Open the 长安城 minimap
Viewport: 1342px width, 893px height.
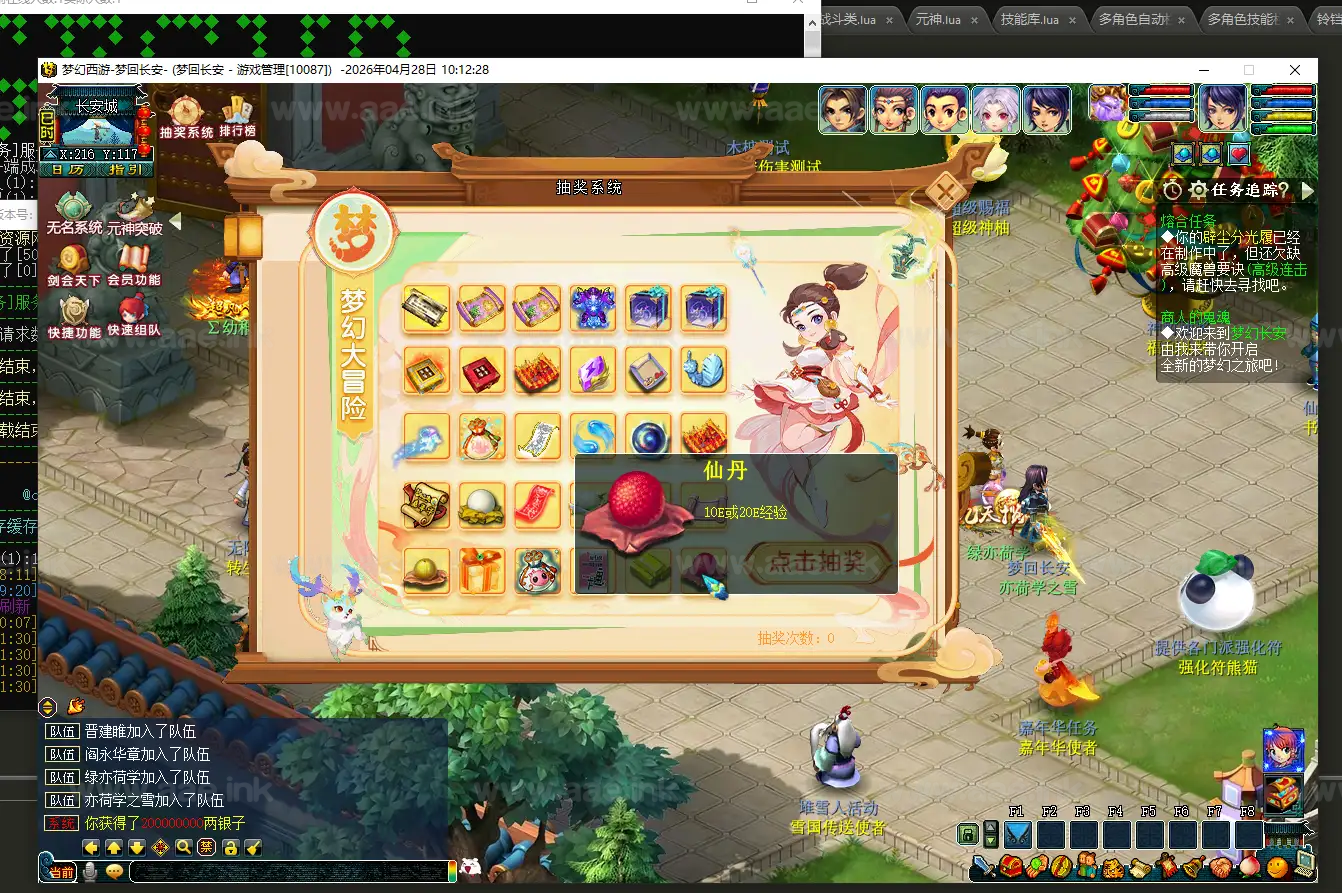[96, 127]
